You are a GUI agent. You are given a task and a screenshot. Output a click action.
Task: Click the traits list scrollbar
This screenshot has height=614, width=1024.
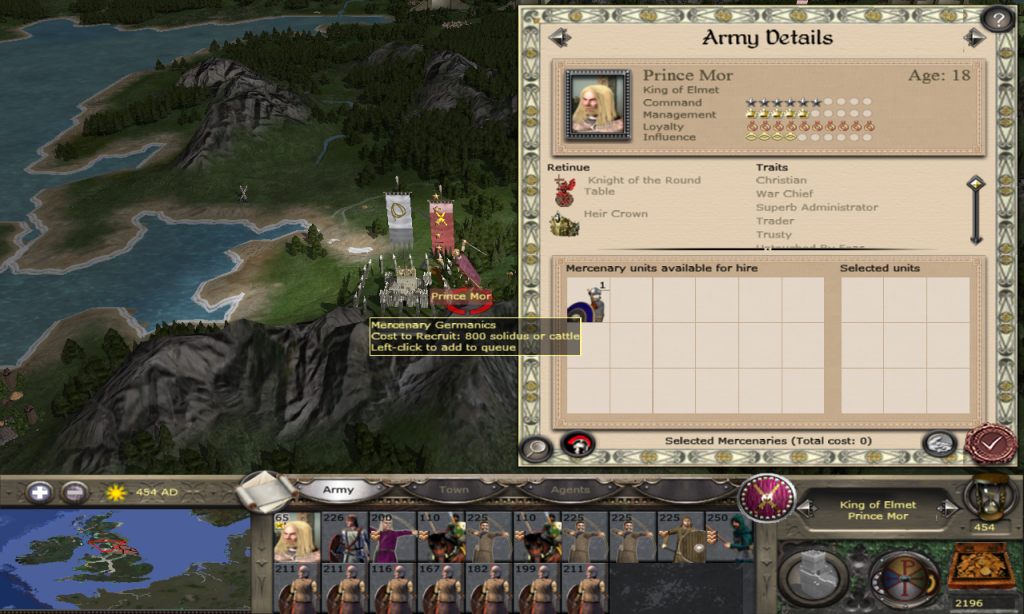click(x=976, y=210)
